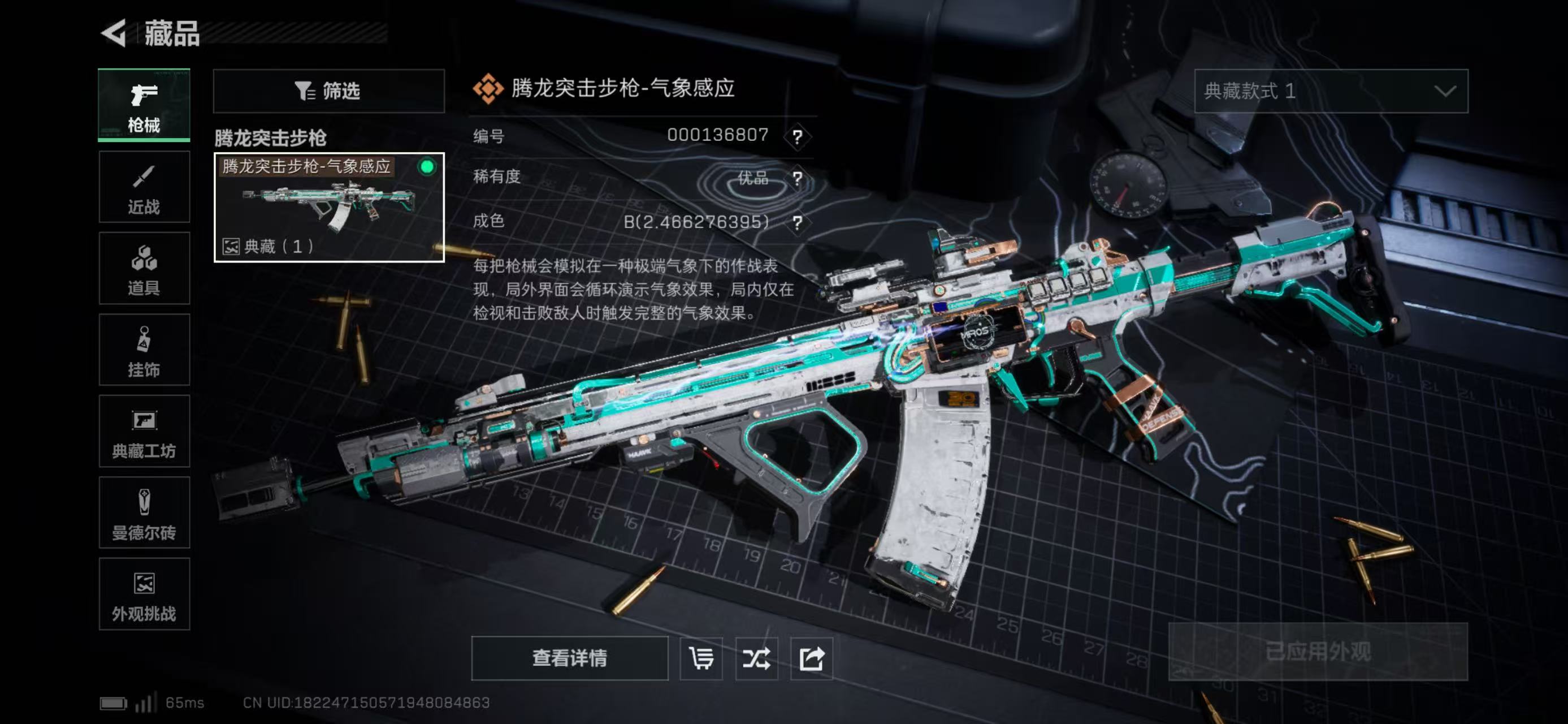Open the 典藏工坊 workshop tab
This screenshot has height=724, width=1568.
[x=144, y=431]
